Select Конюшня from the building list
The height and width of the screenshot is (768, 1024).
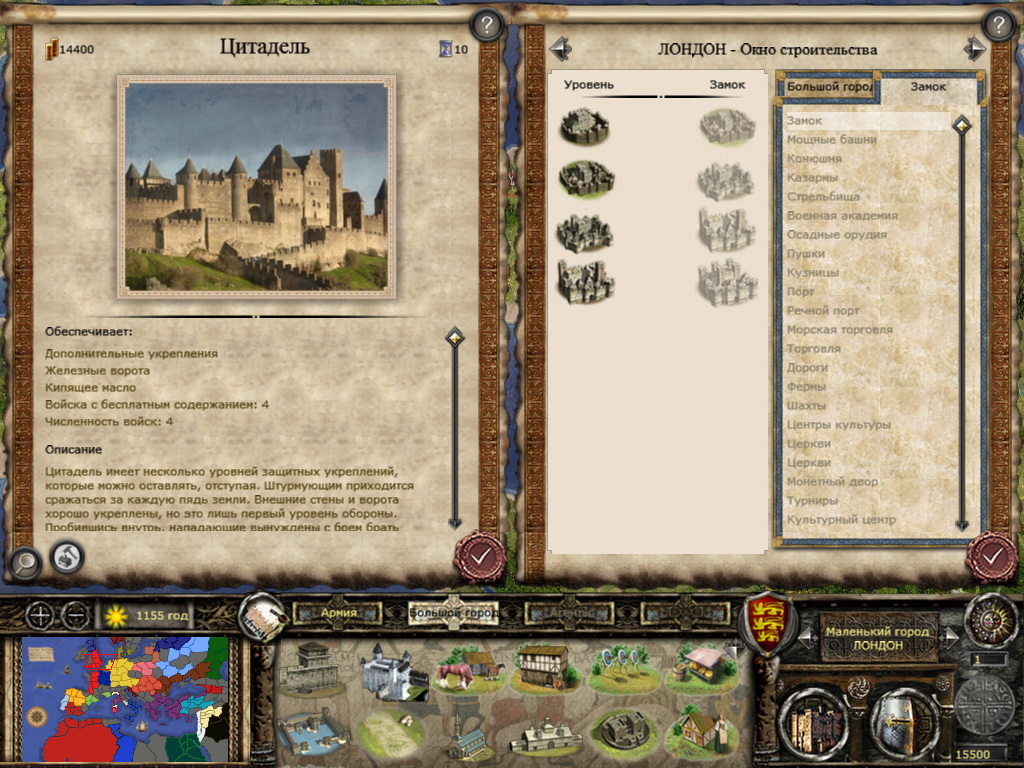click(x=814, y=159)
